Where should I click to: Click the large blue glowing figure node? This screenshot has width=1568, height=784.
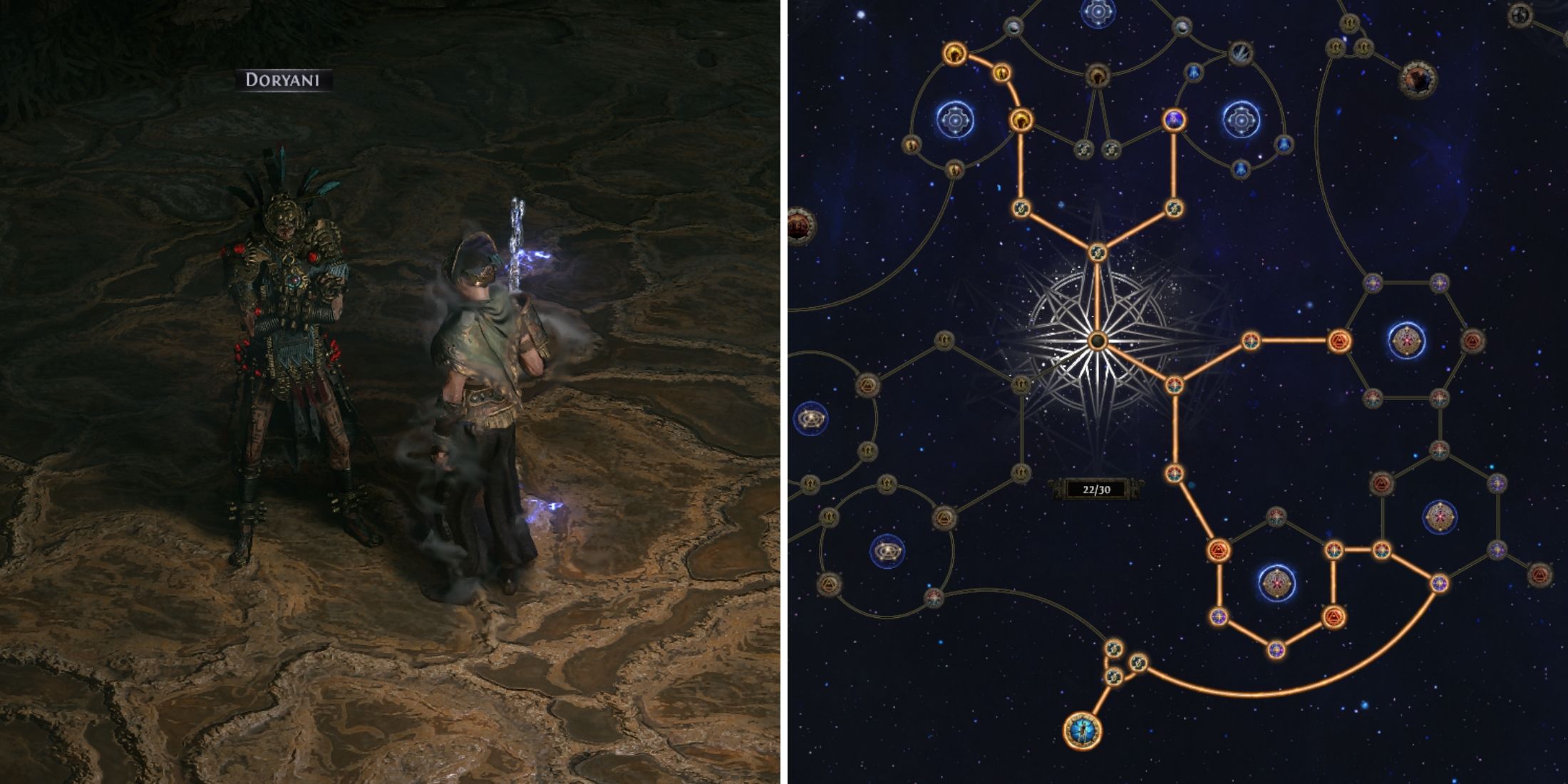click(x=1082, y=731)
